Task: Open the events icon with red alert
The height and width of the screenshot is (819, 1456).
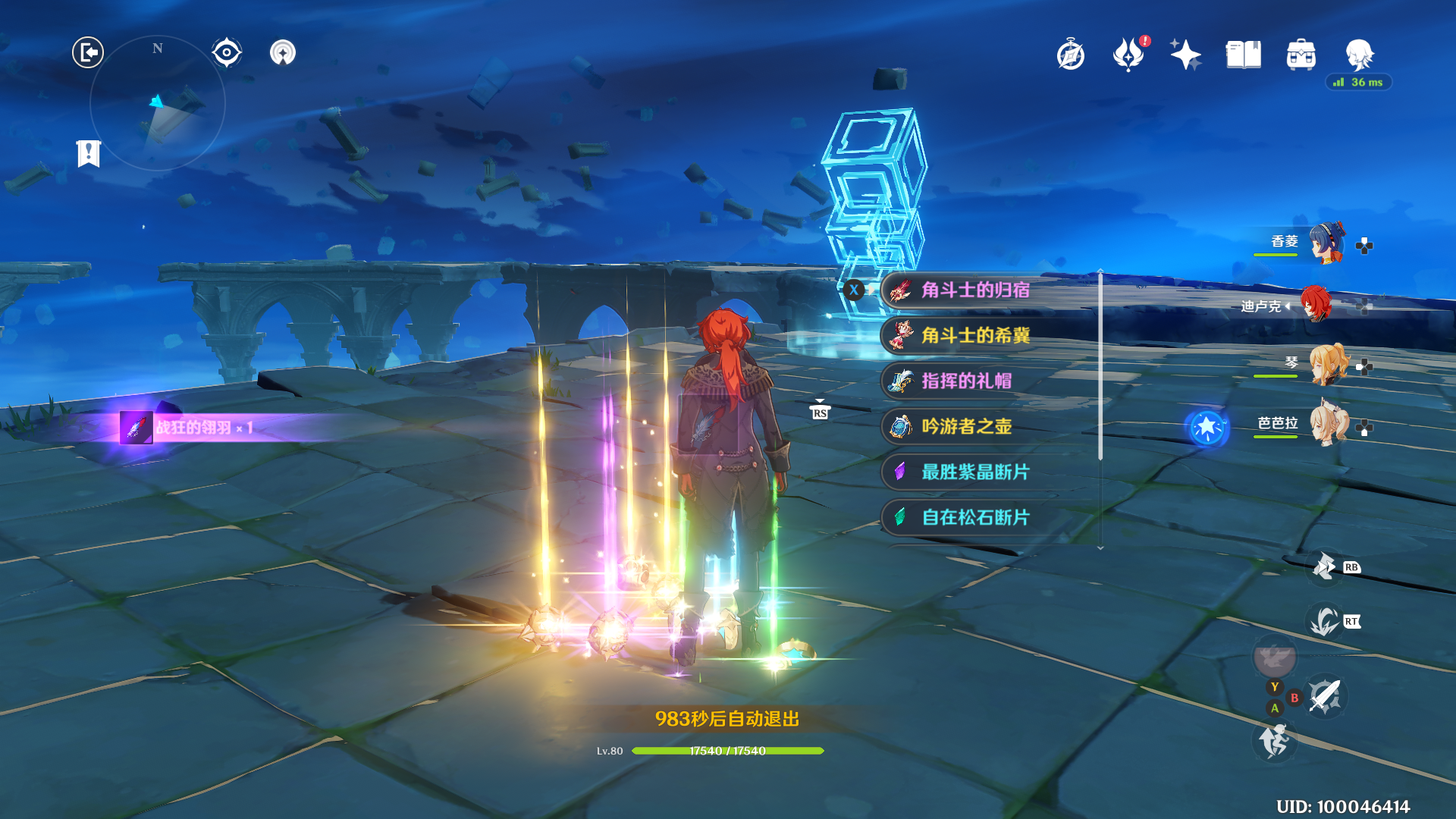Action: (1128, 55)
